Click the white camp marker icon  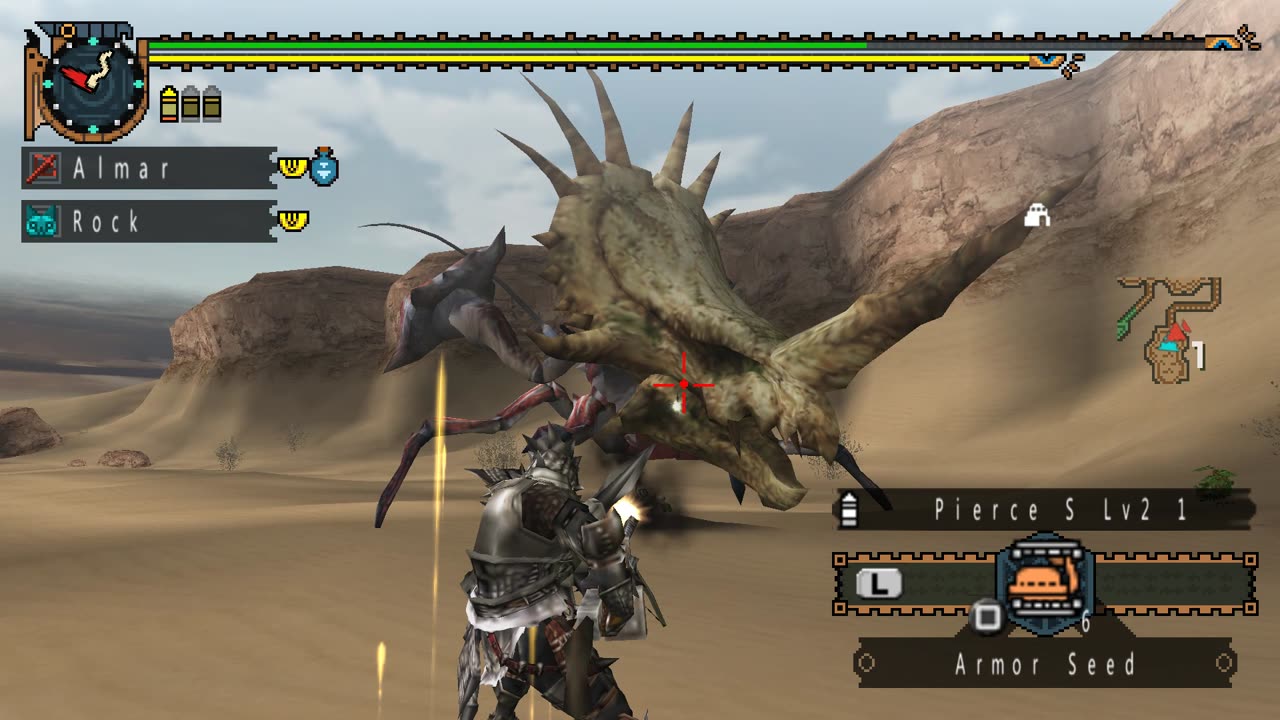click(x=1037, y=214)
